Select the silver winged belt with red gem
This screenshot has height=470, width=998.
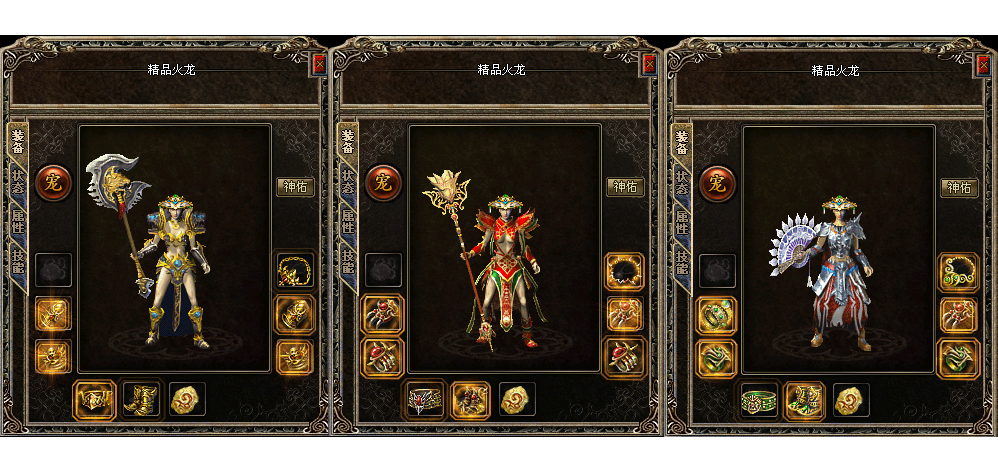pyautogui.click(x=425, y=400)
